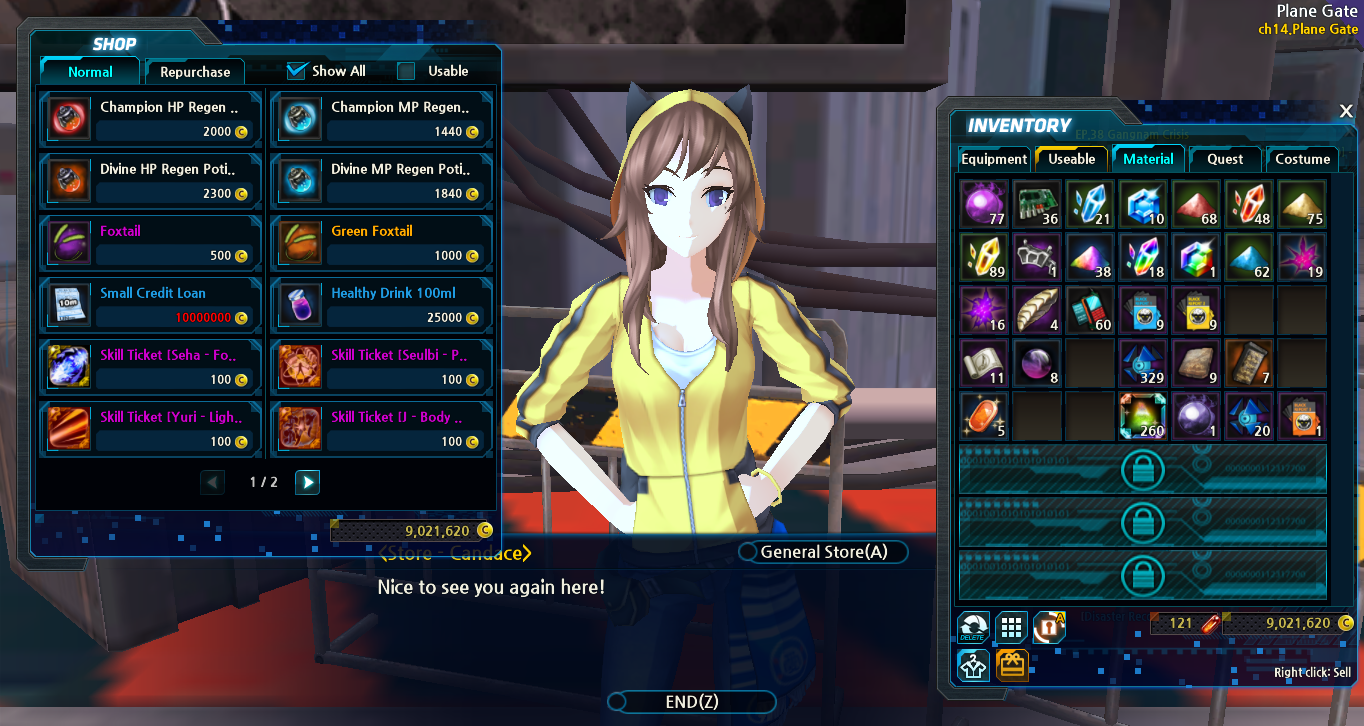Close the inventory window
Viewport: 1364px width, 726px height.
tap(1346, 111)
